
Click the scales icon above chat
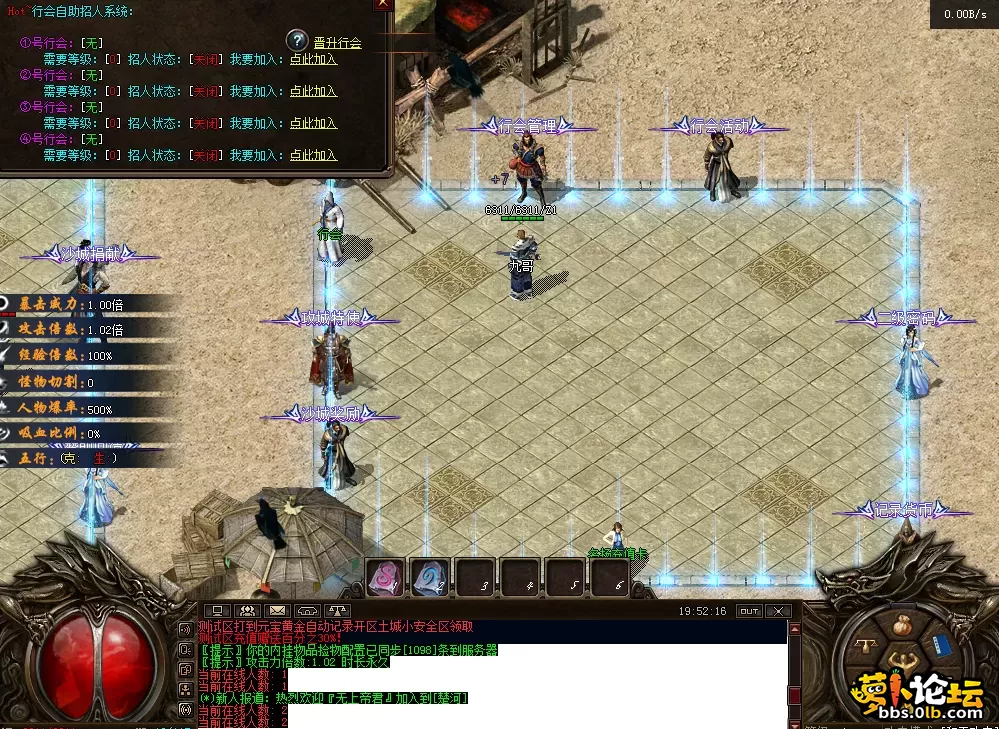pos(338,610)
